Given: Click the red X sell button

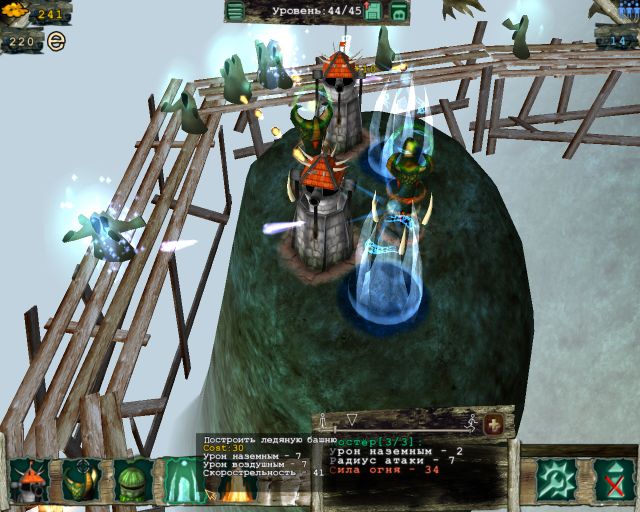Looking at the screenshot, I should (x=613, y=480).
